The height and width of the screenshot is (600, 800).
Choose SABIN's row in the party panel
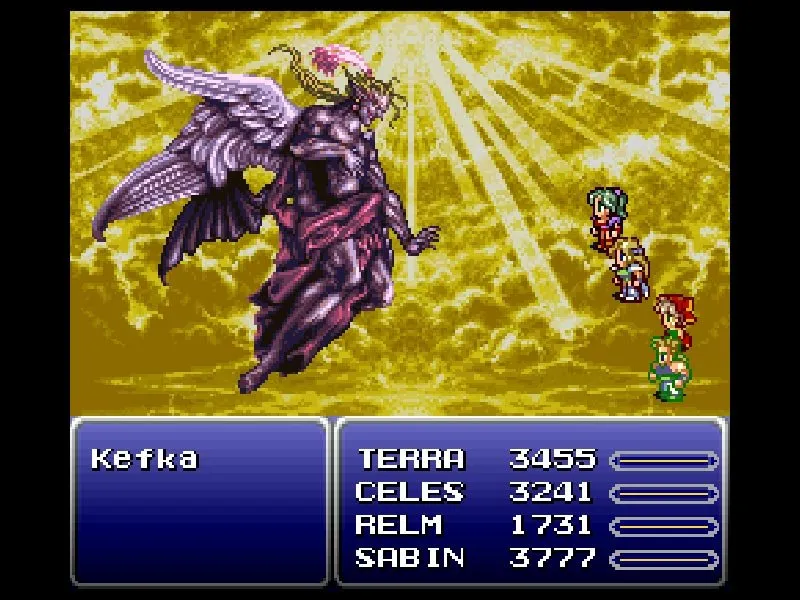tap(409, 557)
